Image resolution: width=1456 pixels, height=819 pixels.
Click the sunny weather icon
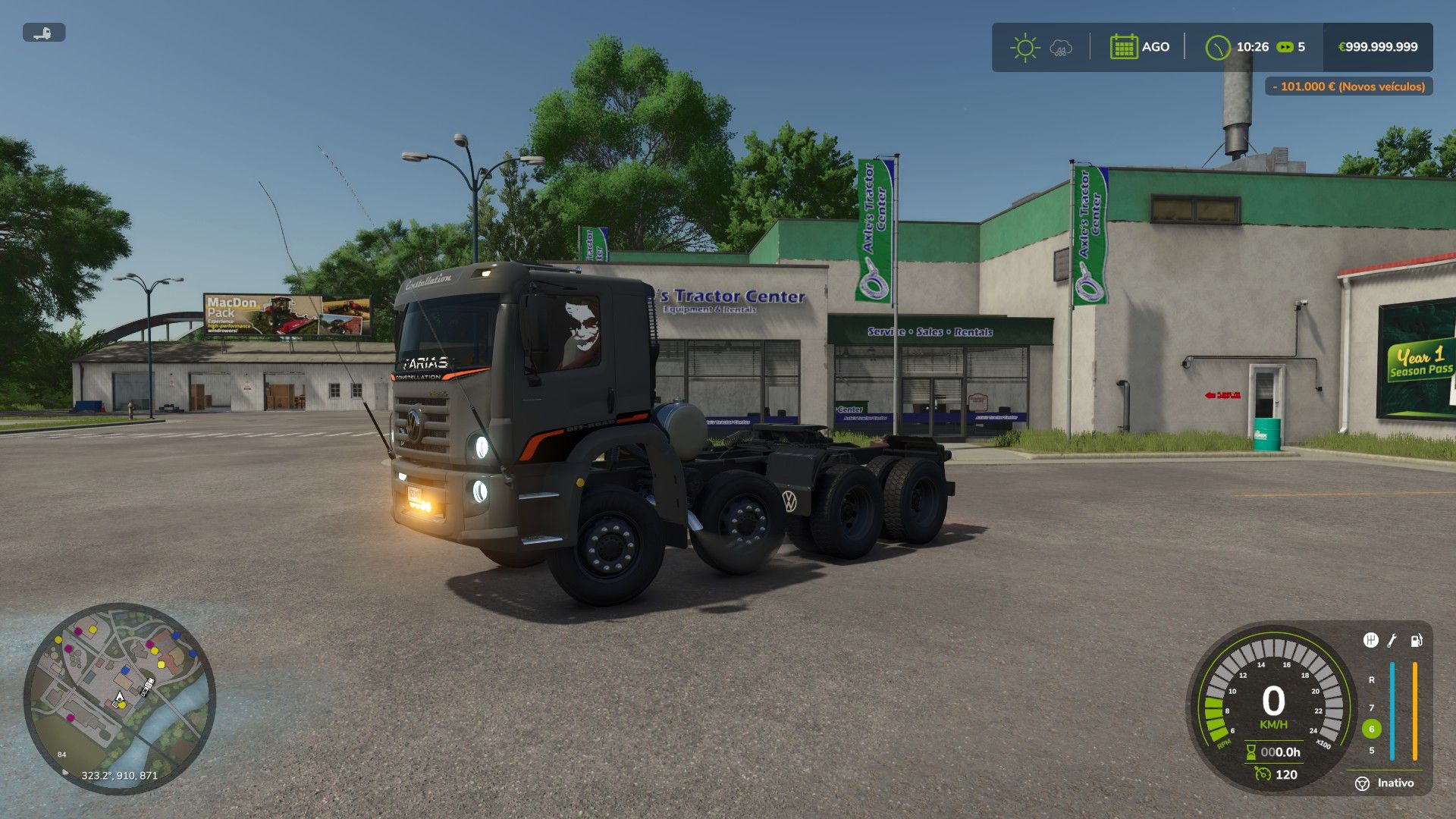[x=1025, y=47]
